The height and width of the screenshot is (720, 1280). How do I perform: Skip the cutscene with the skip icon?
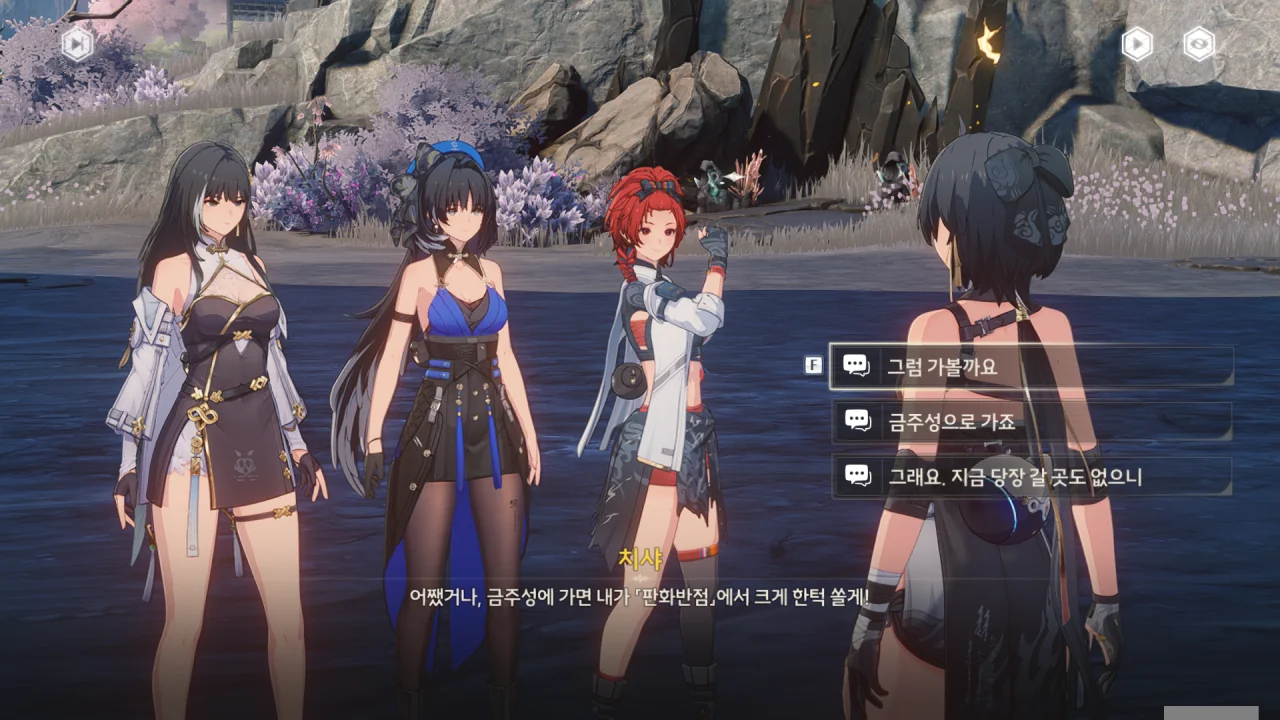coord(77,44)
